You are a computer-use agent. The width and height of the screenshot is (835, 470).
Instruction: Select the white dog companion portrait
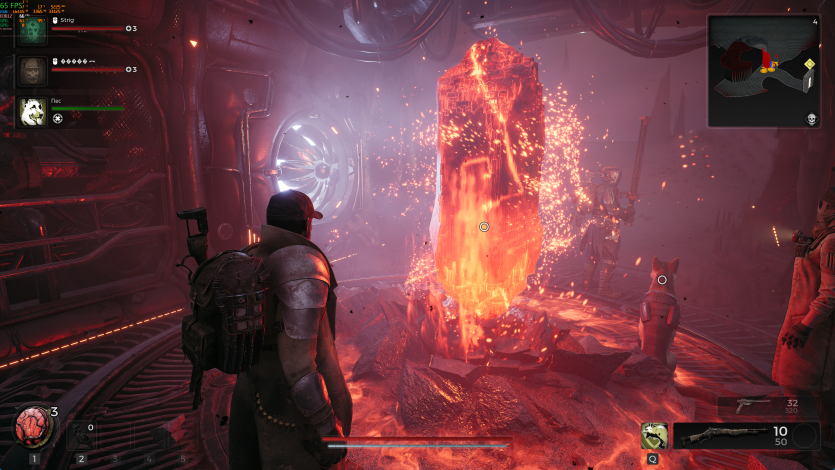(33, 111)
